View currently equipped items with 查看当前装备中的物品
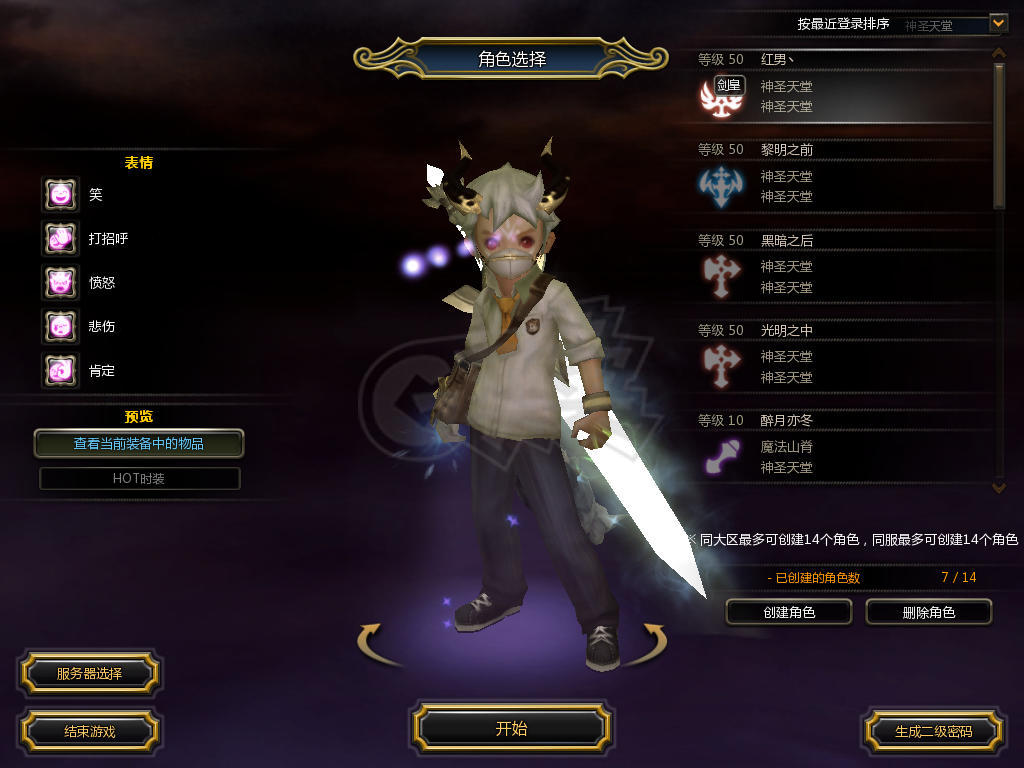1024x768 pixels. pyautogui.click(x=139, y=443)
